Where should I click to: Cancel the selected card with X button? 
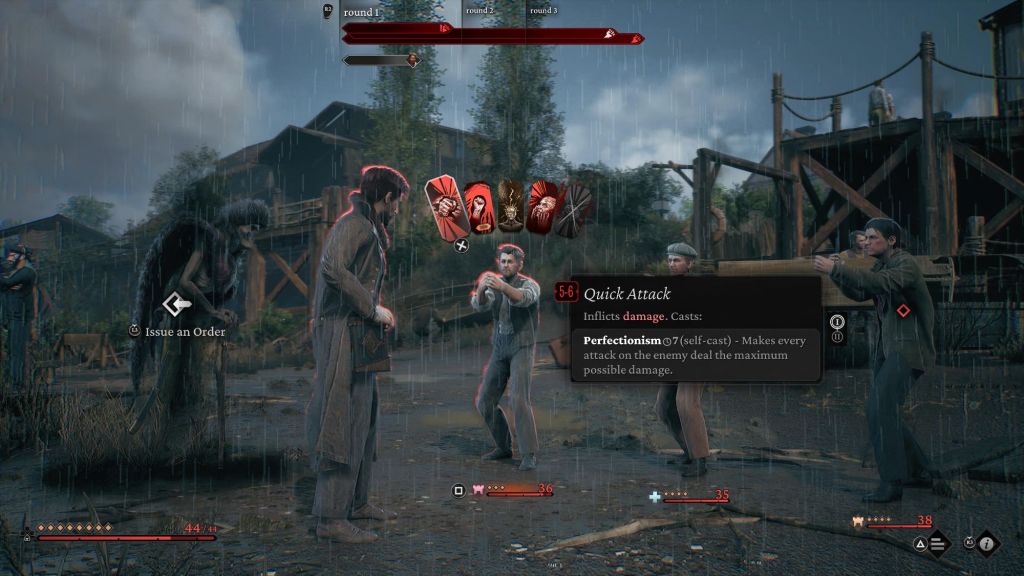461,244
